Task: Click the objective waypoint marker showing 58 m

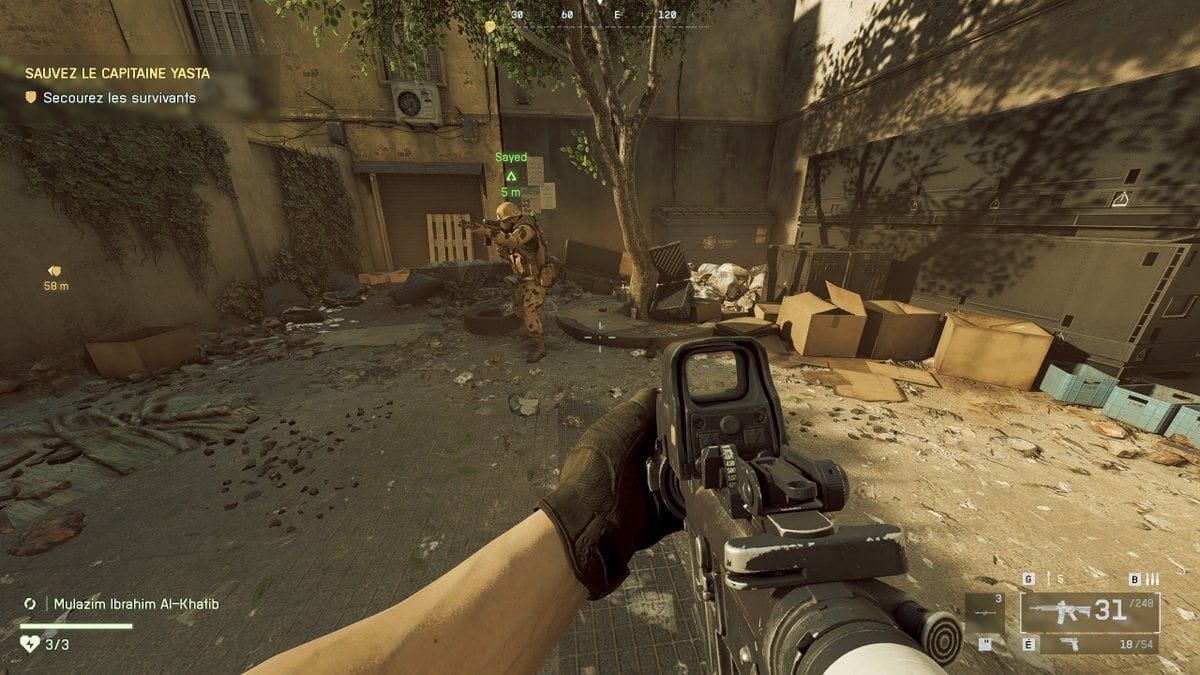Action: (x=55, y=271)
